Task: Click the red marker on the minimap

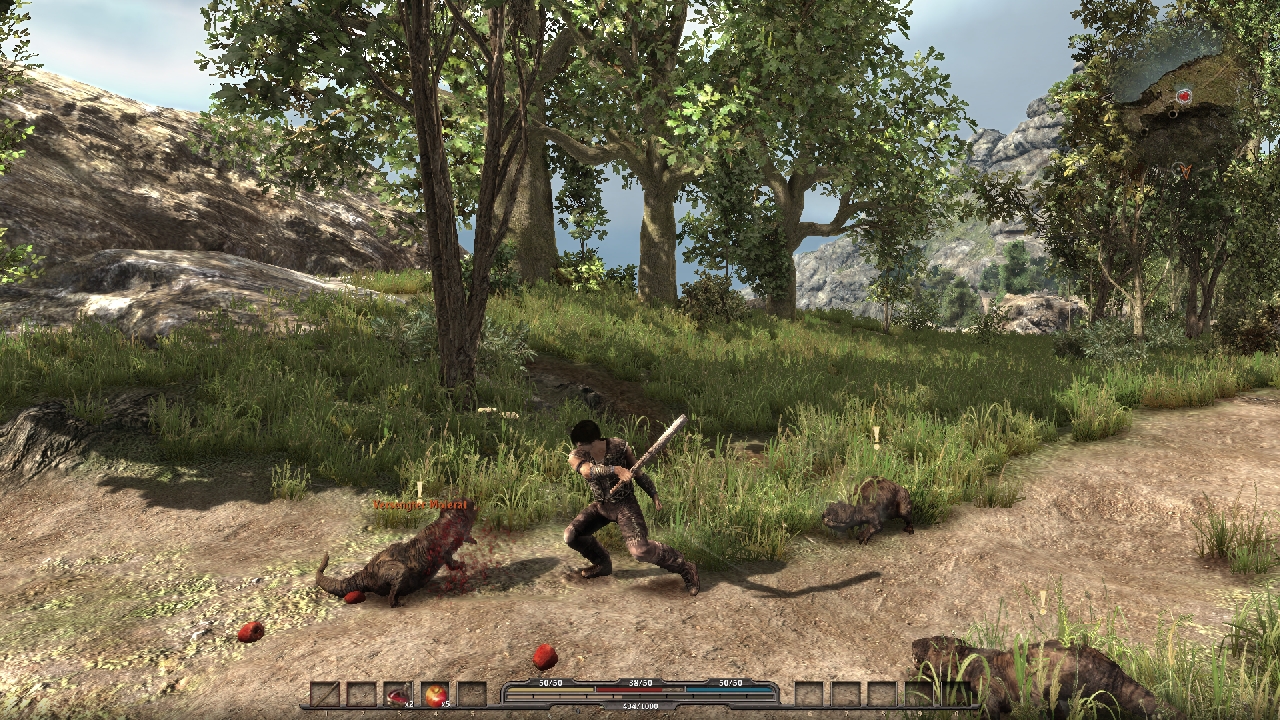Action: click(x=1184, y=96)
